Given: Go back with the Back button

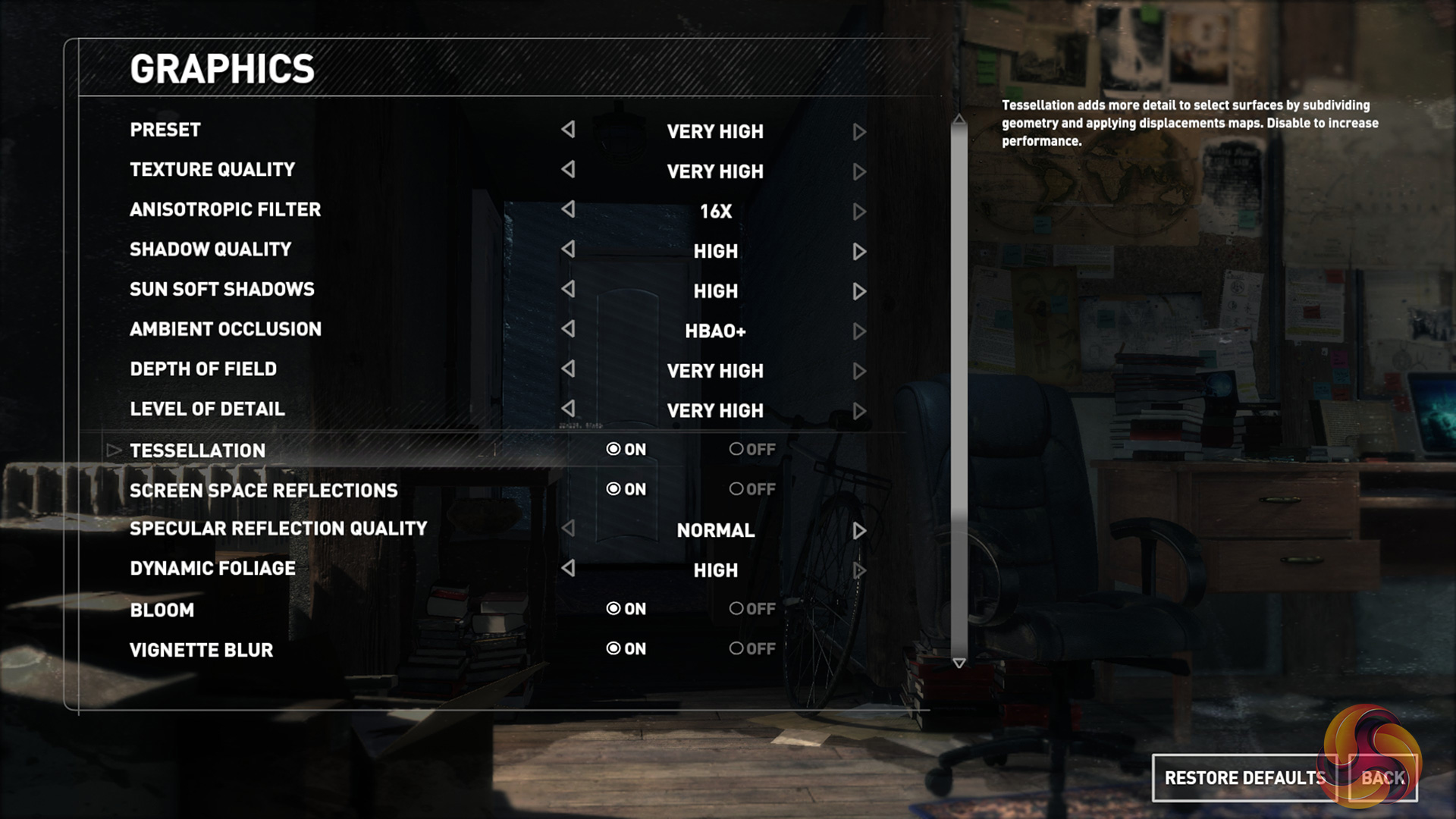Looking at the screenshot, I should pyautogui.click(x=1382, y=778).
